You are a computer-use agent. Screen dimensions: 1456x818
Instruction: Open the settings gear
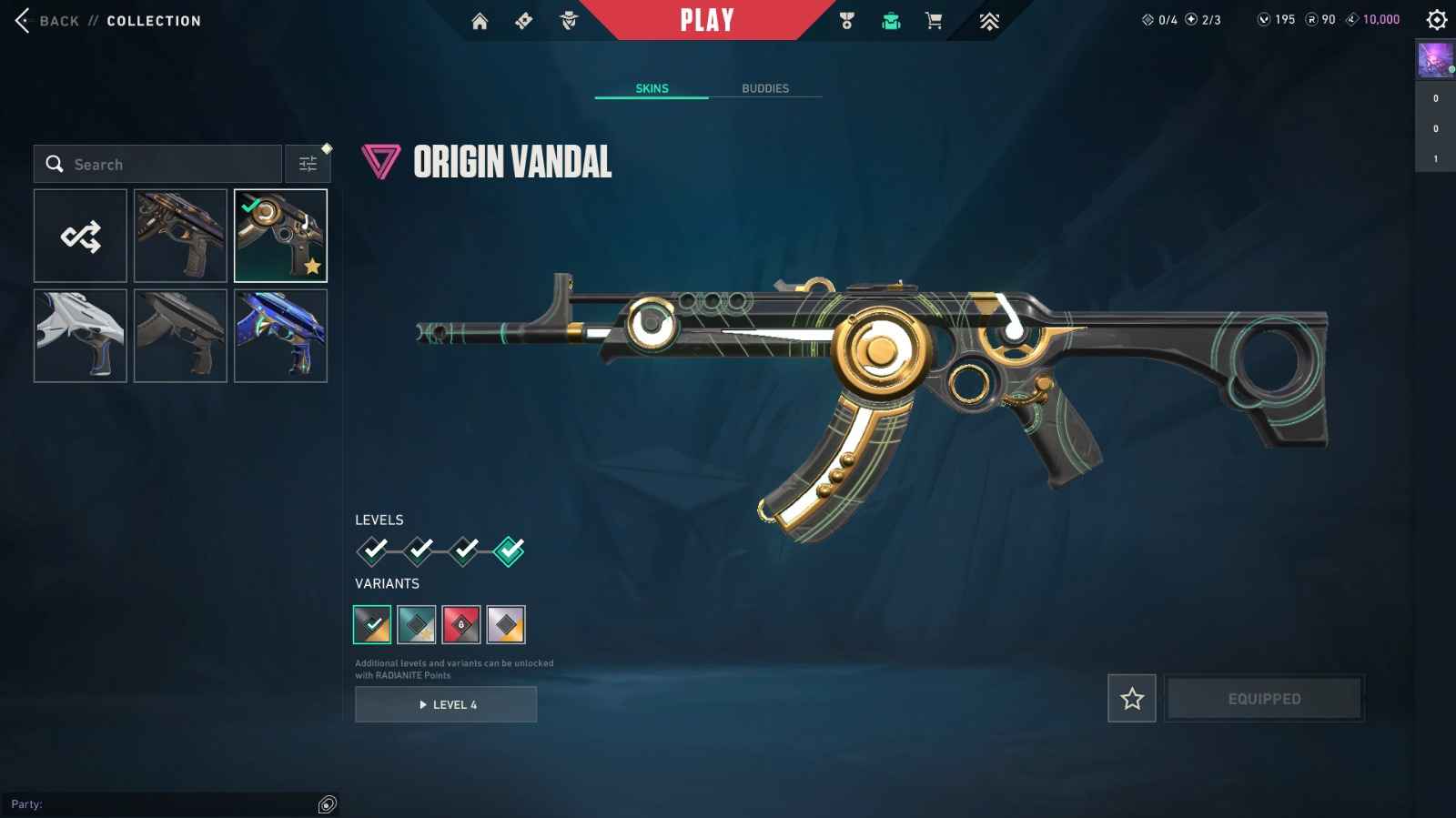1437,19
